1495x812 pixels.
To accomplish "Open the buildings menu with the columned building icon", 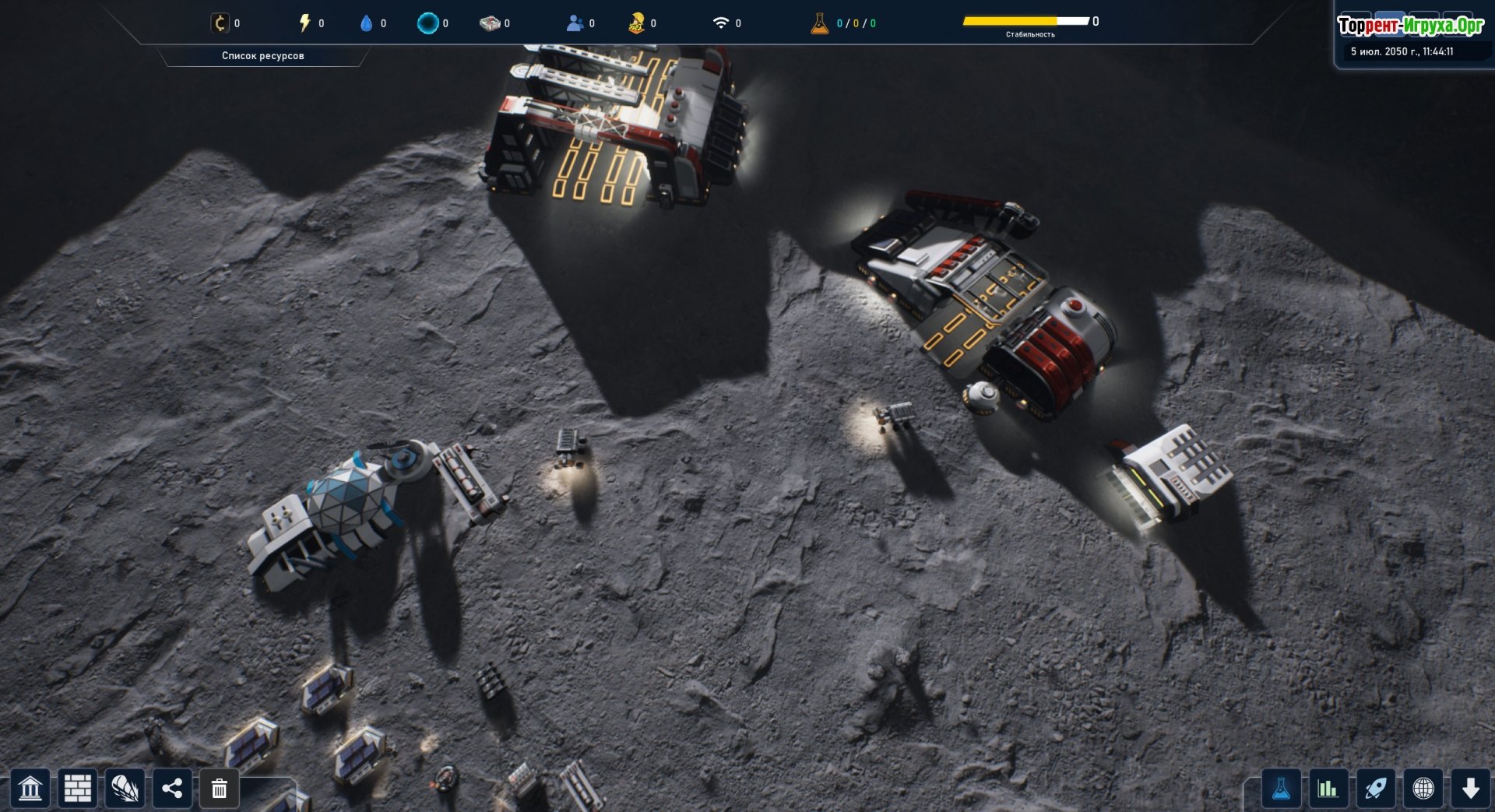I will click(x=30, y=789).
